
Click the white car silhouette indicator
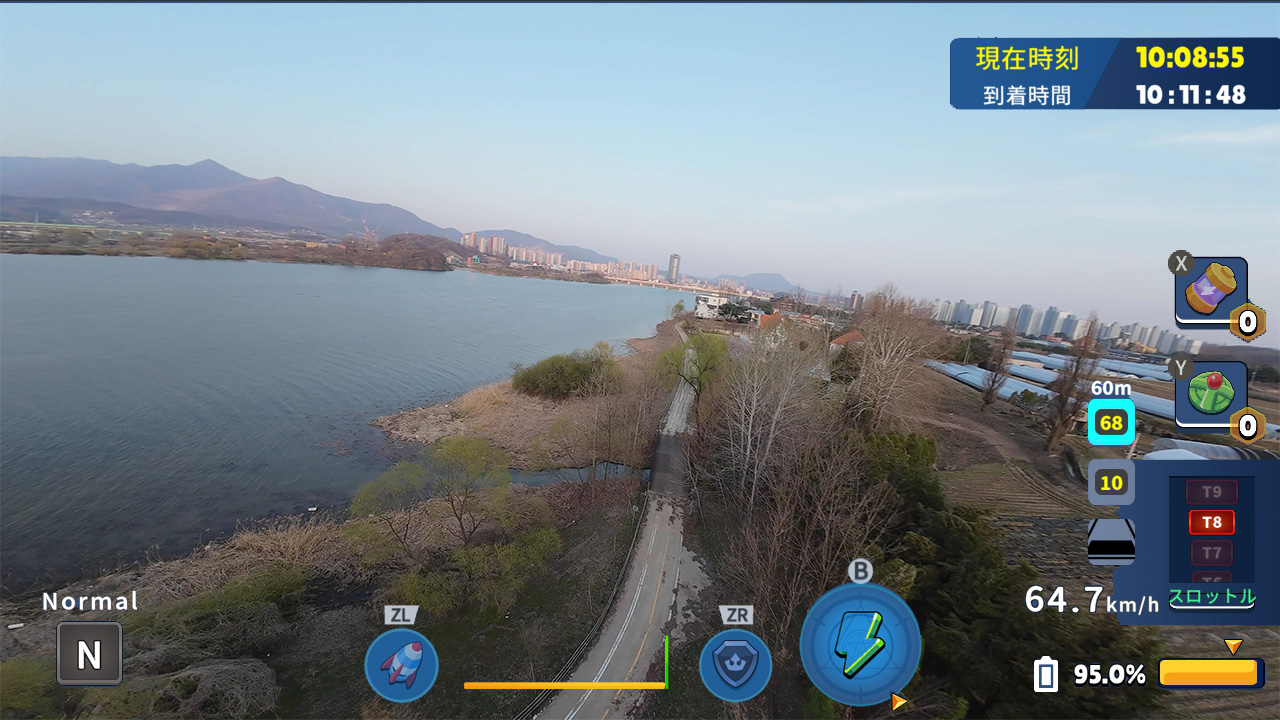pyautogui.click(x=1110, y=540)
